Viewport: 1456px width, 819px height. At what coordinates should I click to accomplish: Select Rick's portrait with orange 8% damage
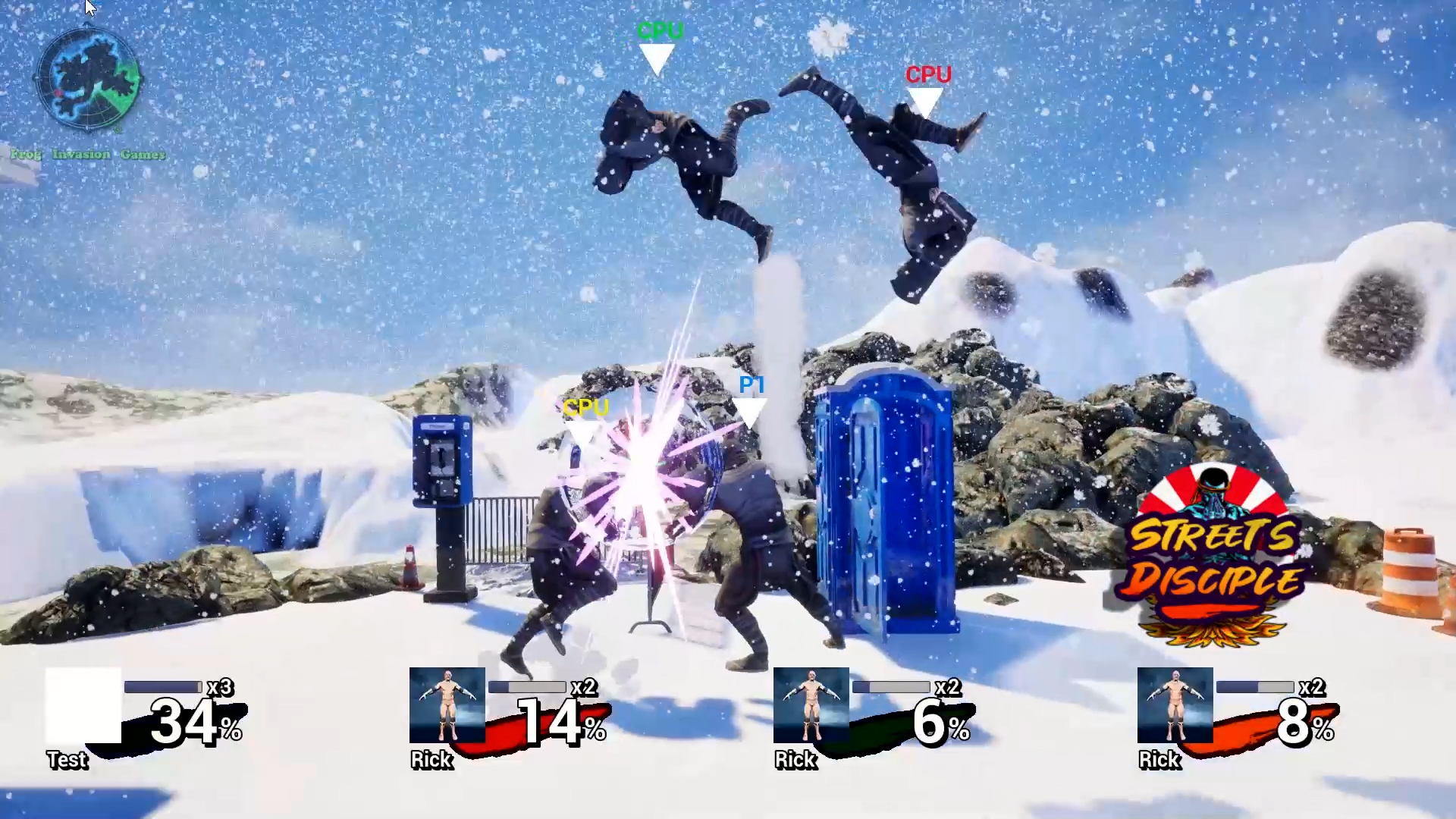click(1175, 705)
